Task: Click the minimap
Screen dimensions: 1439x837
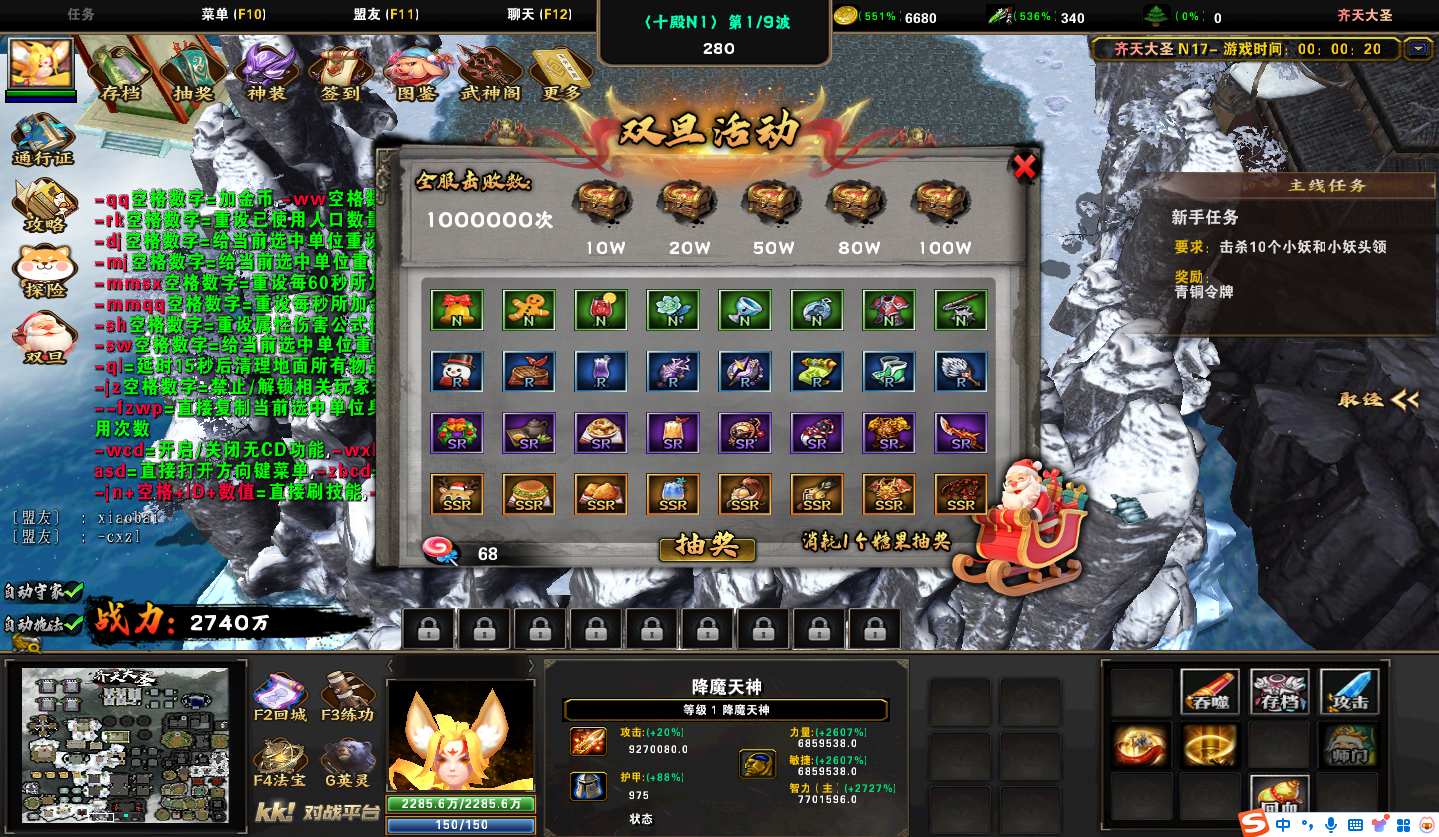Action: coord(125,745)
